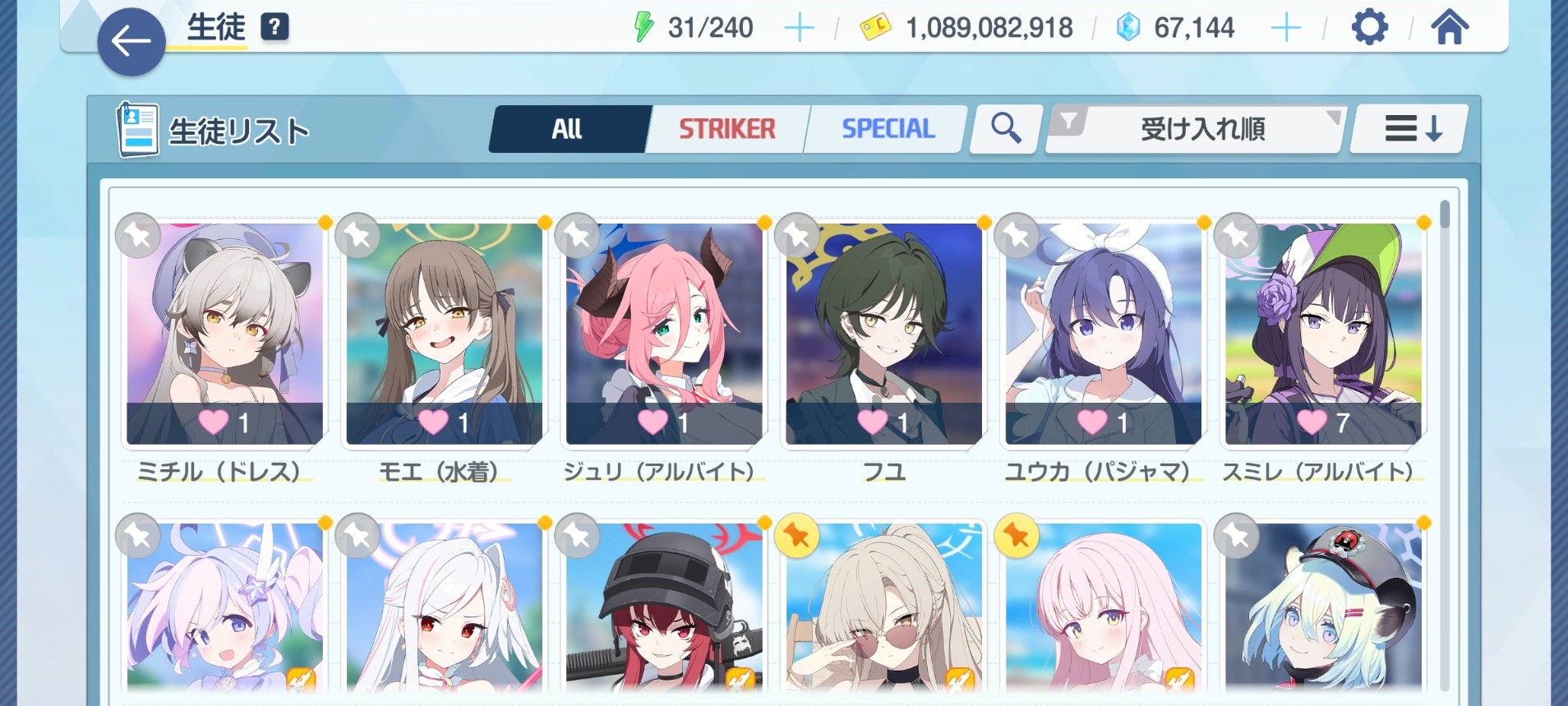Open the gear settings menu

(1369, 28)
